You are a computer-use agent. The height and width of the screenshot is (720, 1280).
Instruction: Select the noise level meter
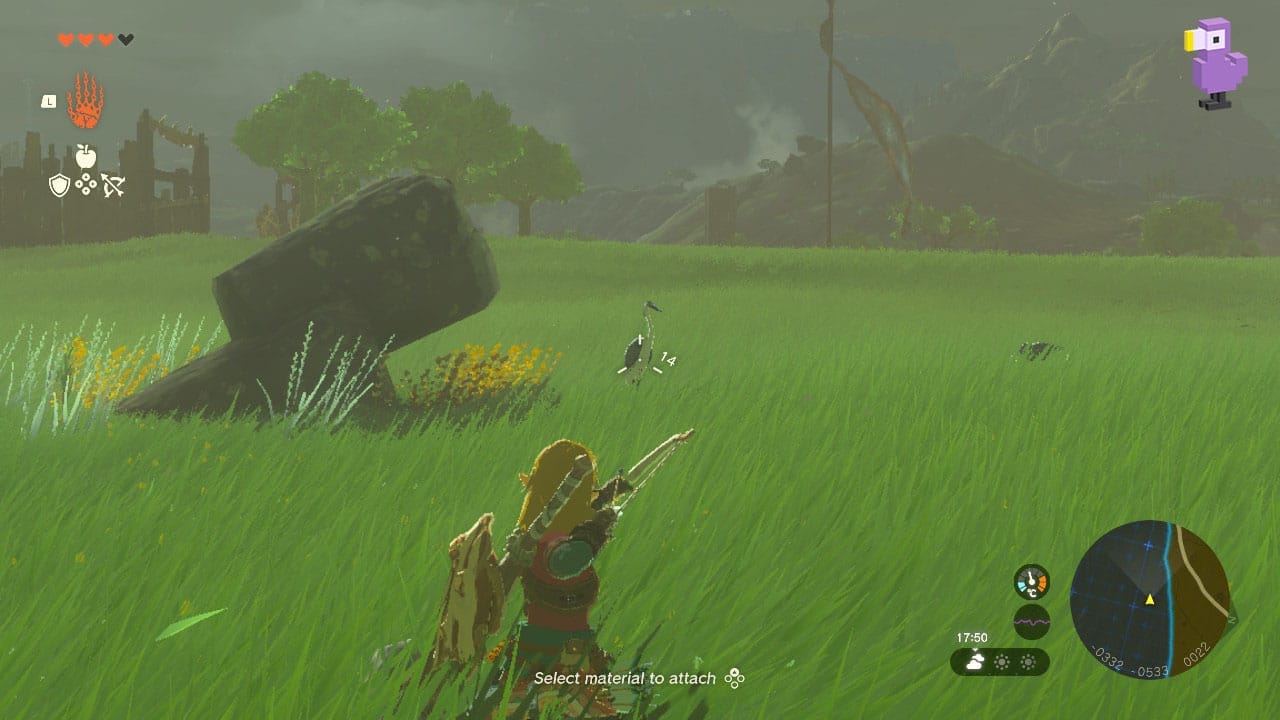point(1031,621)
